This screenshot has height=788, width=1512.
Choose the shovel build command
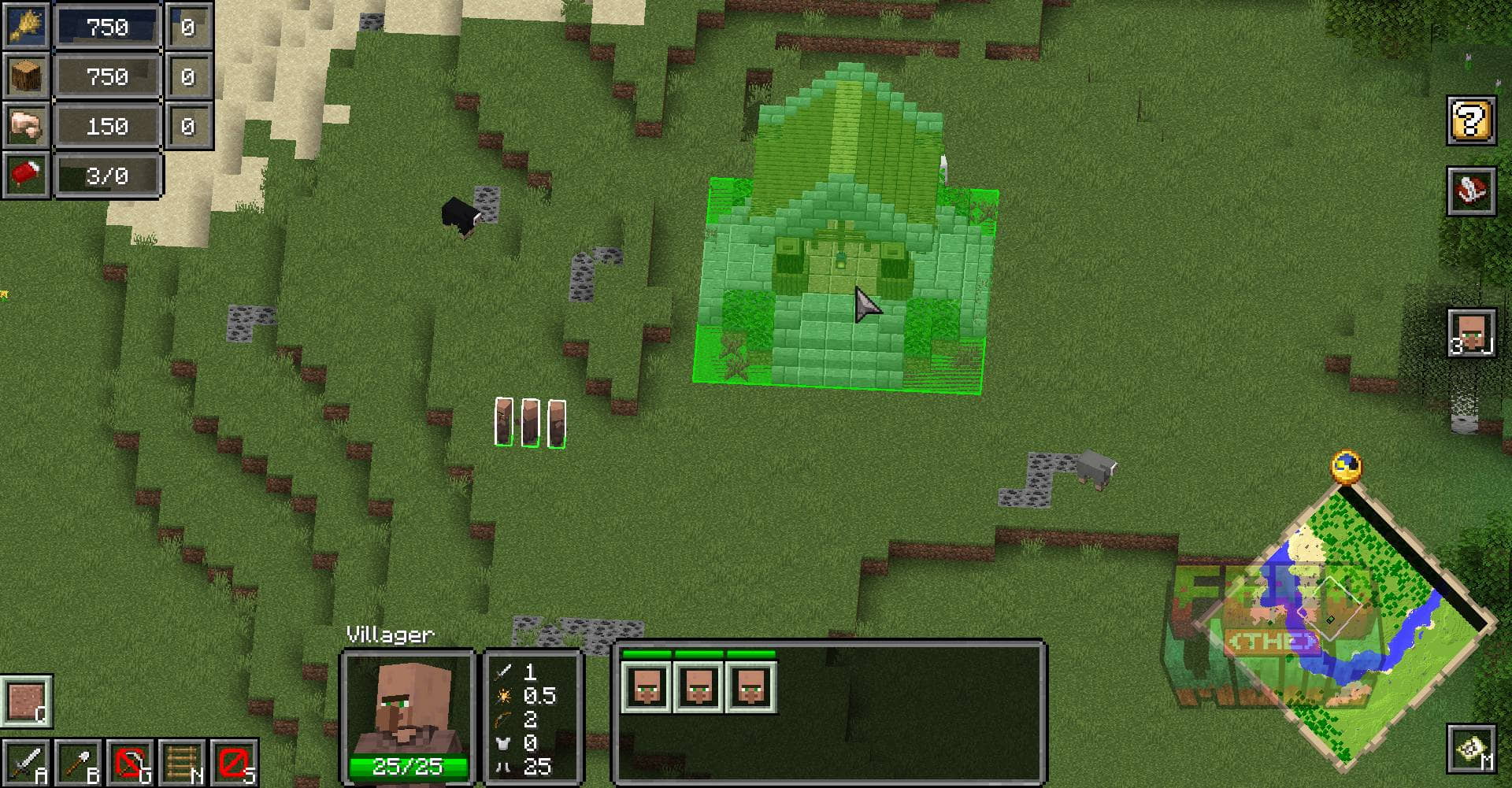78,762
